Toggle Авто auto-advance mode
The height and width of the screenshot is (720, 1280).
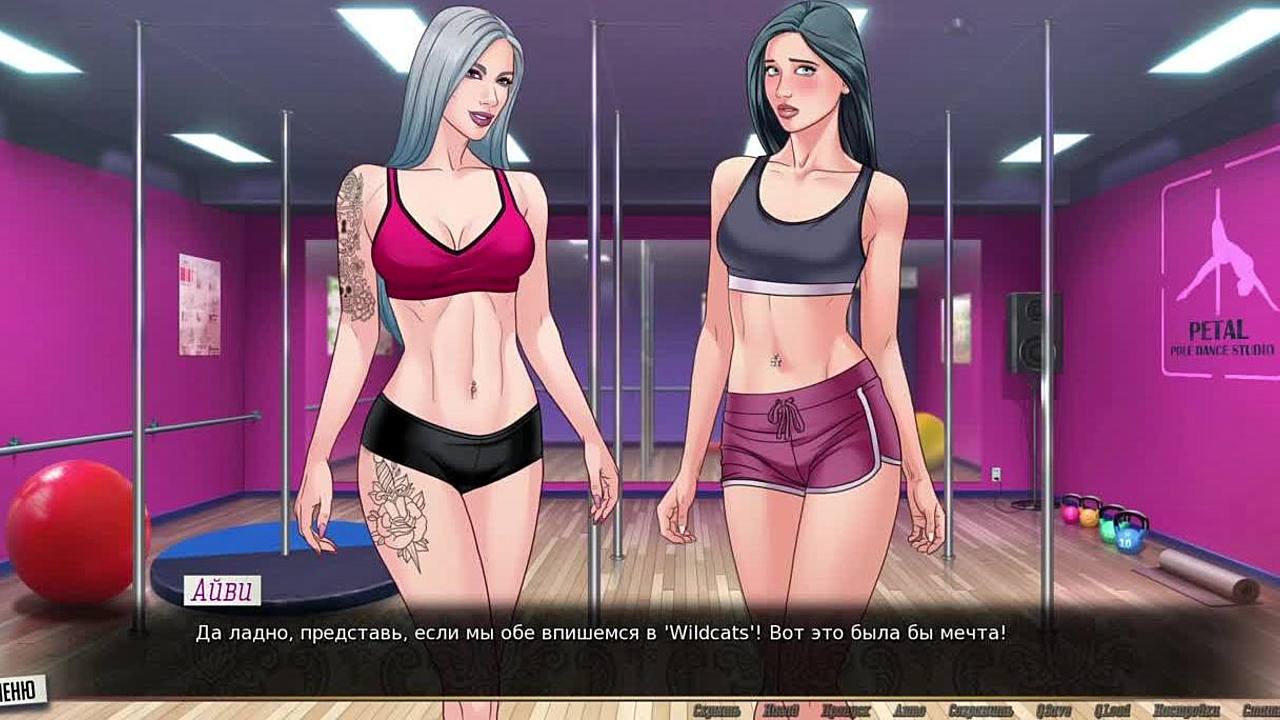(x=908, y=710)
